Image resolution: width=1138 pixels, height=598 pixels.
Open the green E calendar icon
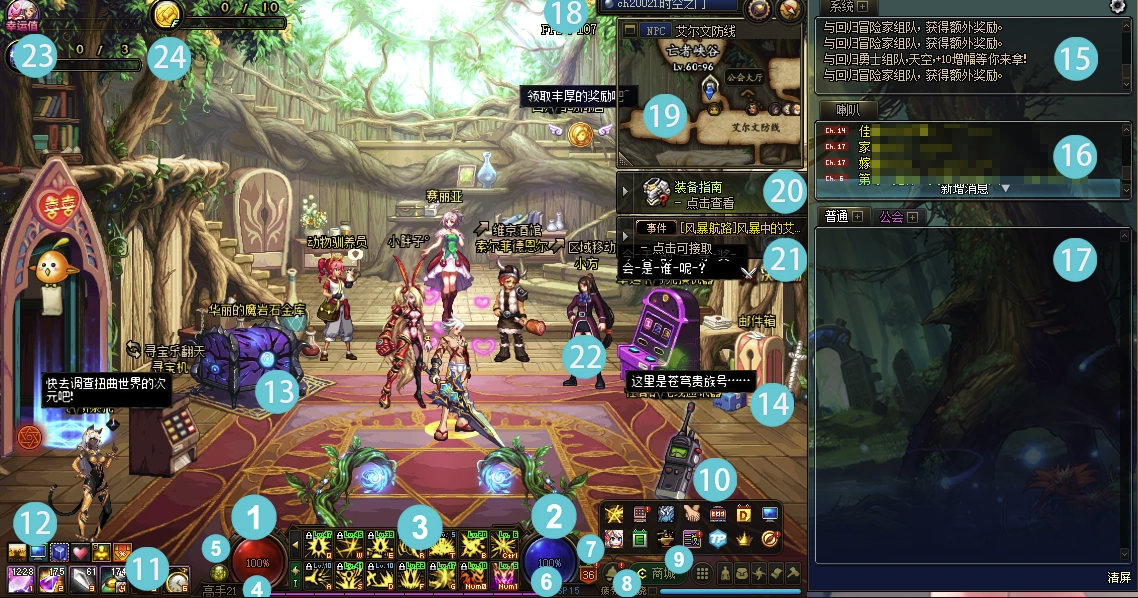tap(640, 538)
